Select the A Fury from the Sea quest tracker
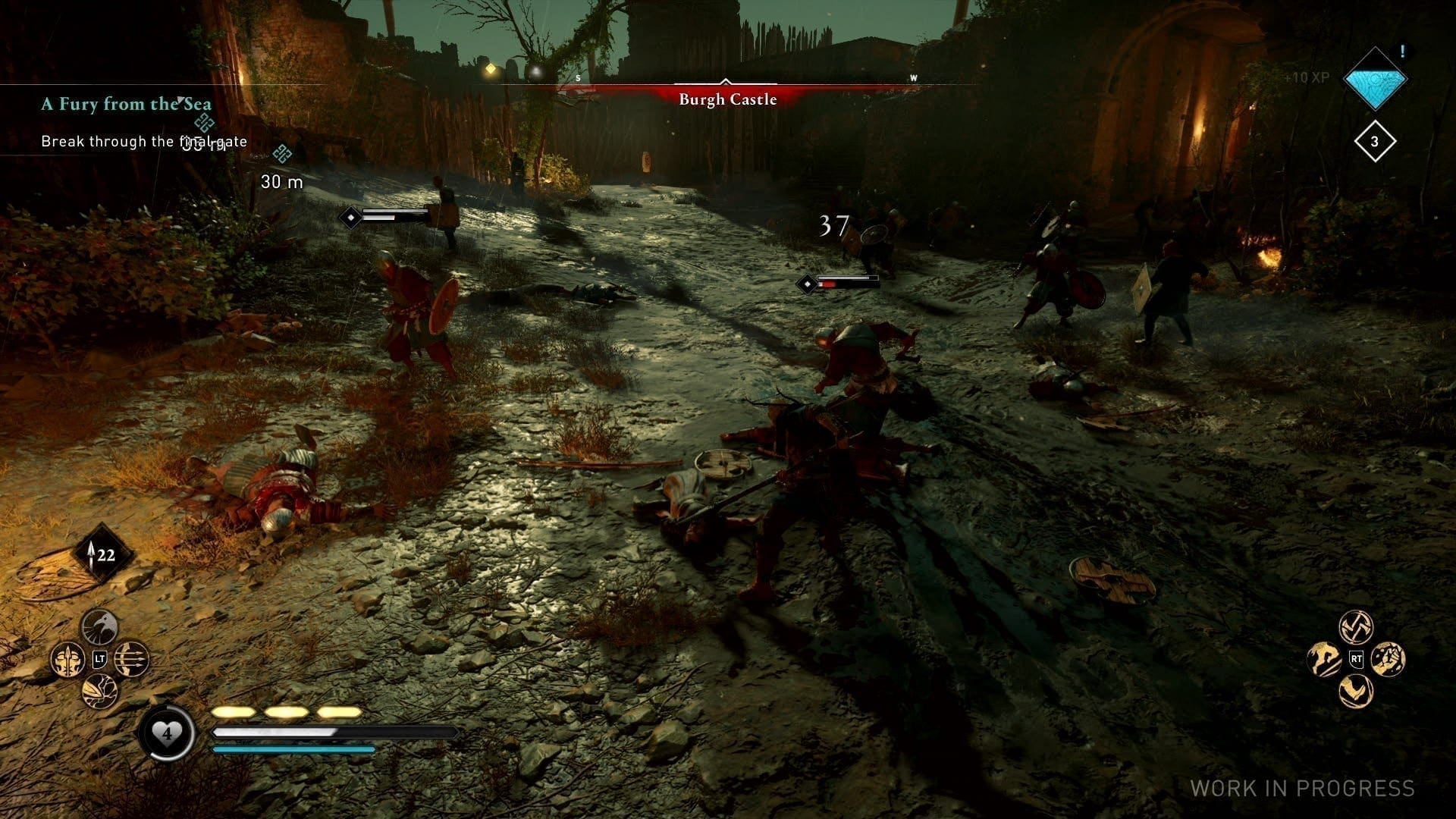1456x819 pixels. tap(126, 105)
